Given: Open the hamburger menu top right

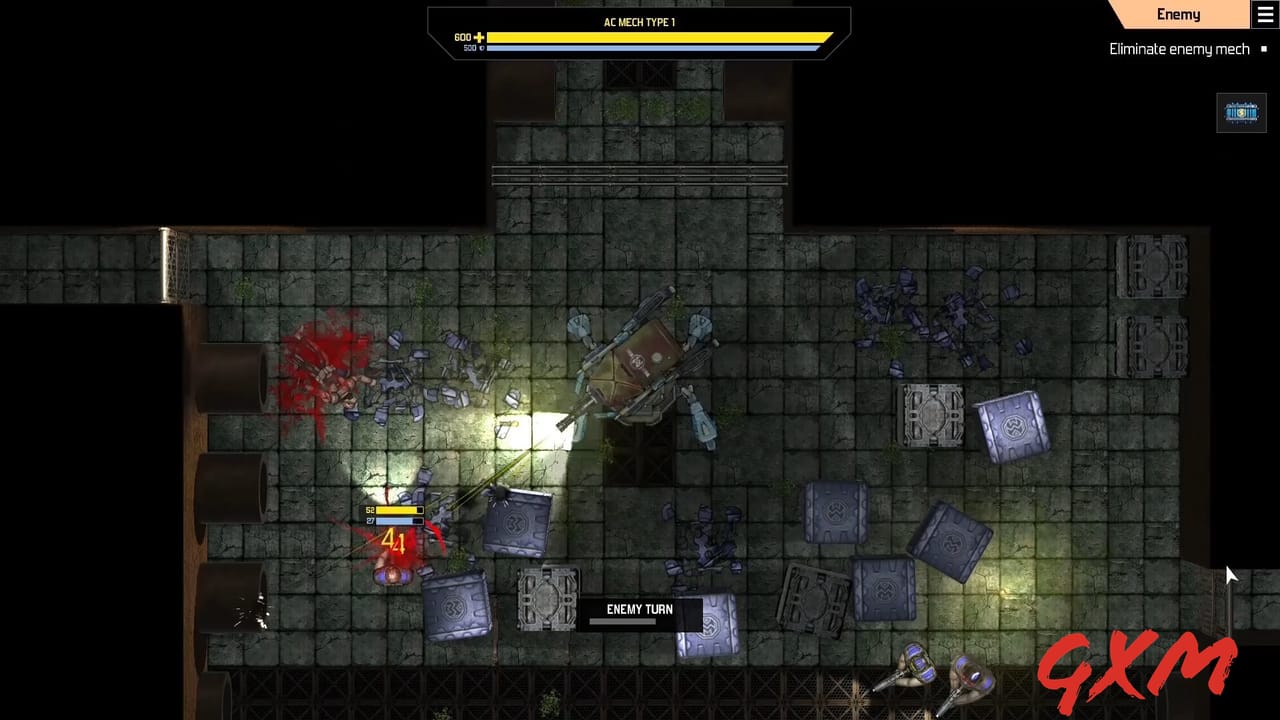Looking at the screenshot, I should tap(1262, 14).
